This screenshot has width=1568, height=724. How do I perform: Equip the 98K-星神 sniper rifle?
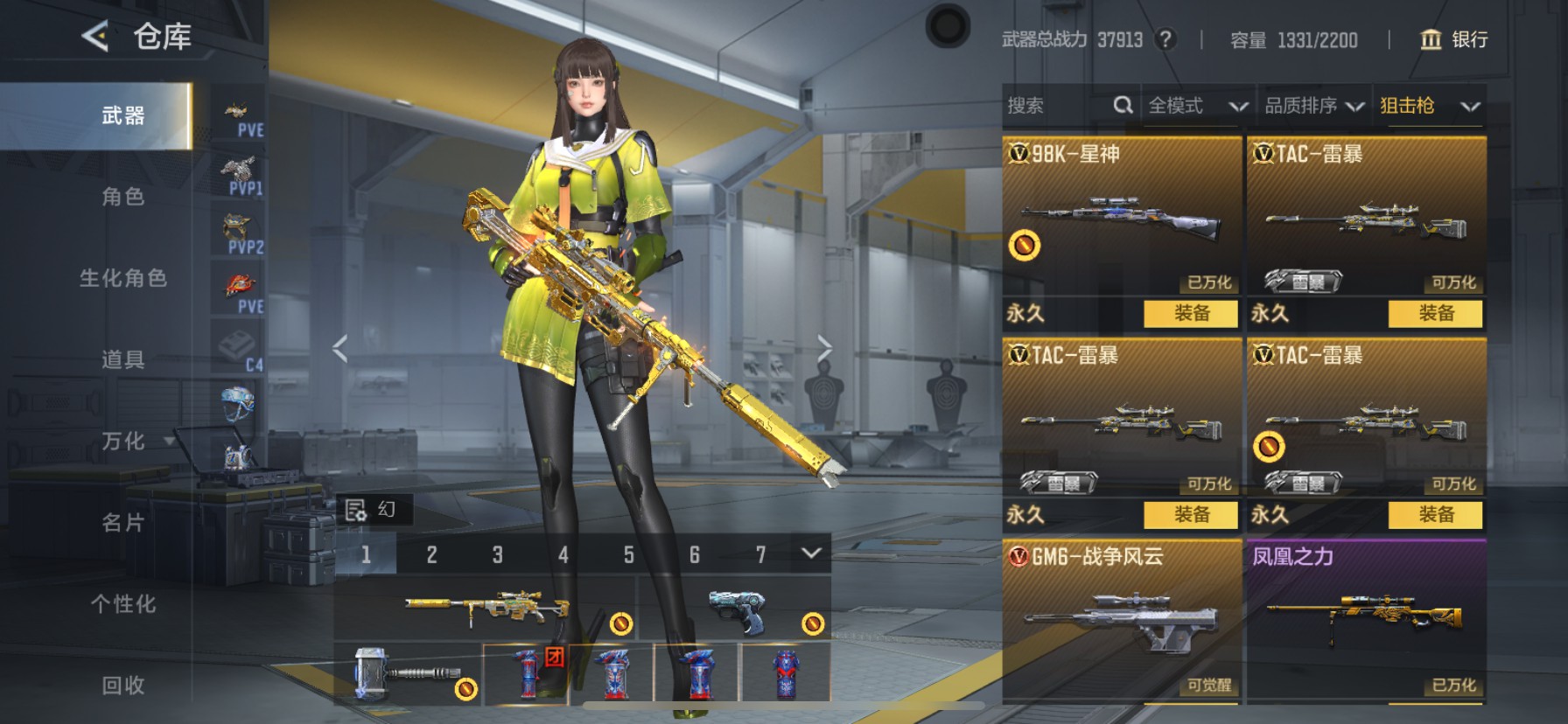(1191, 313)
